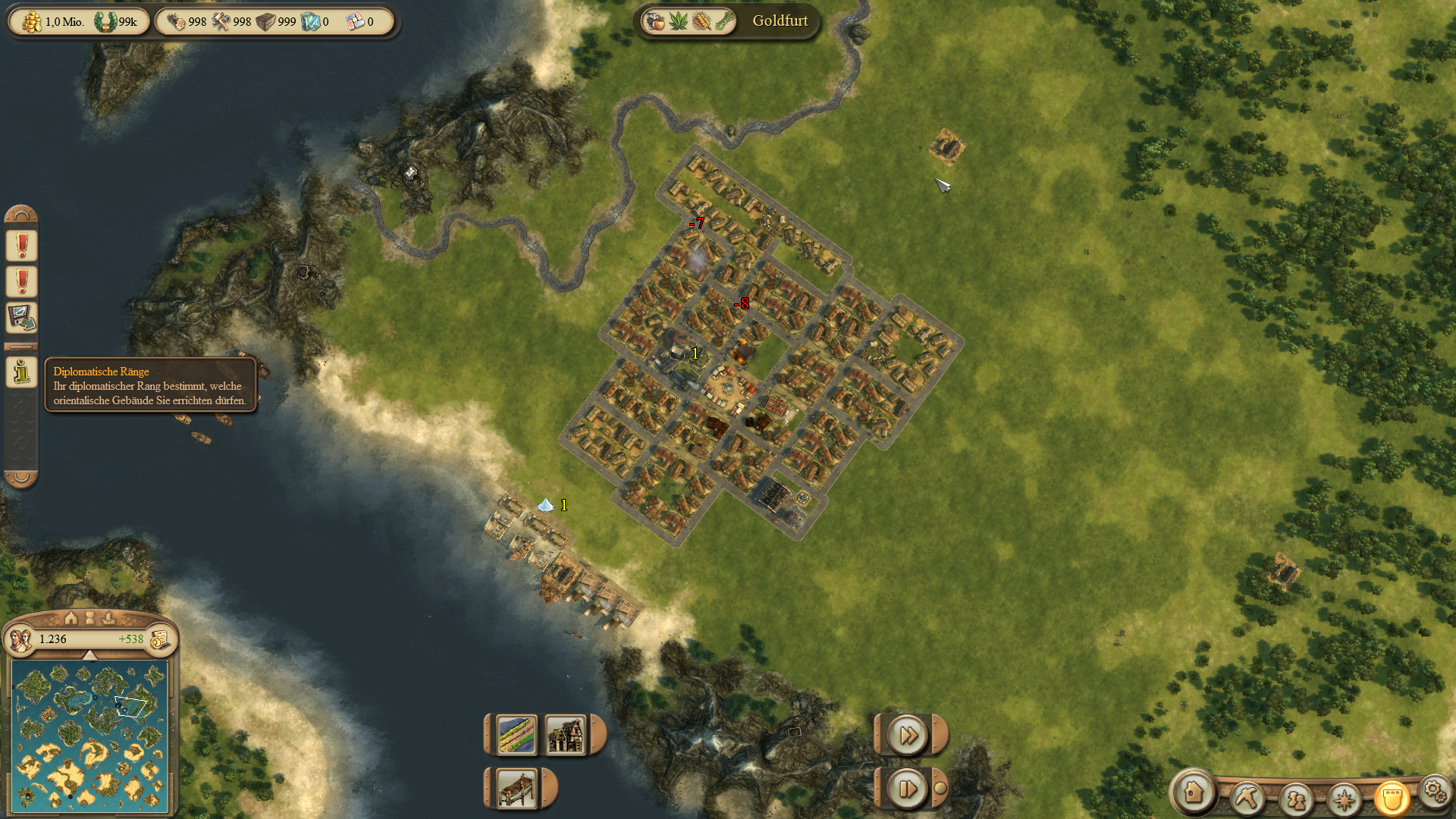Screen dimensions: 1456x819
Task: Open the account balance scroll with coin
Action: pyautogui.click(x=160, y=640)
